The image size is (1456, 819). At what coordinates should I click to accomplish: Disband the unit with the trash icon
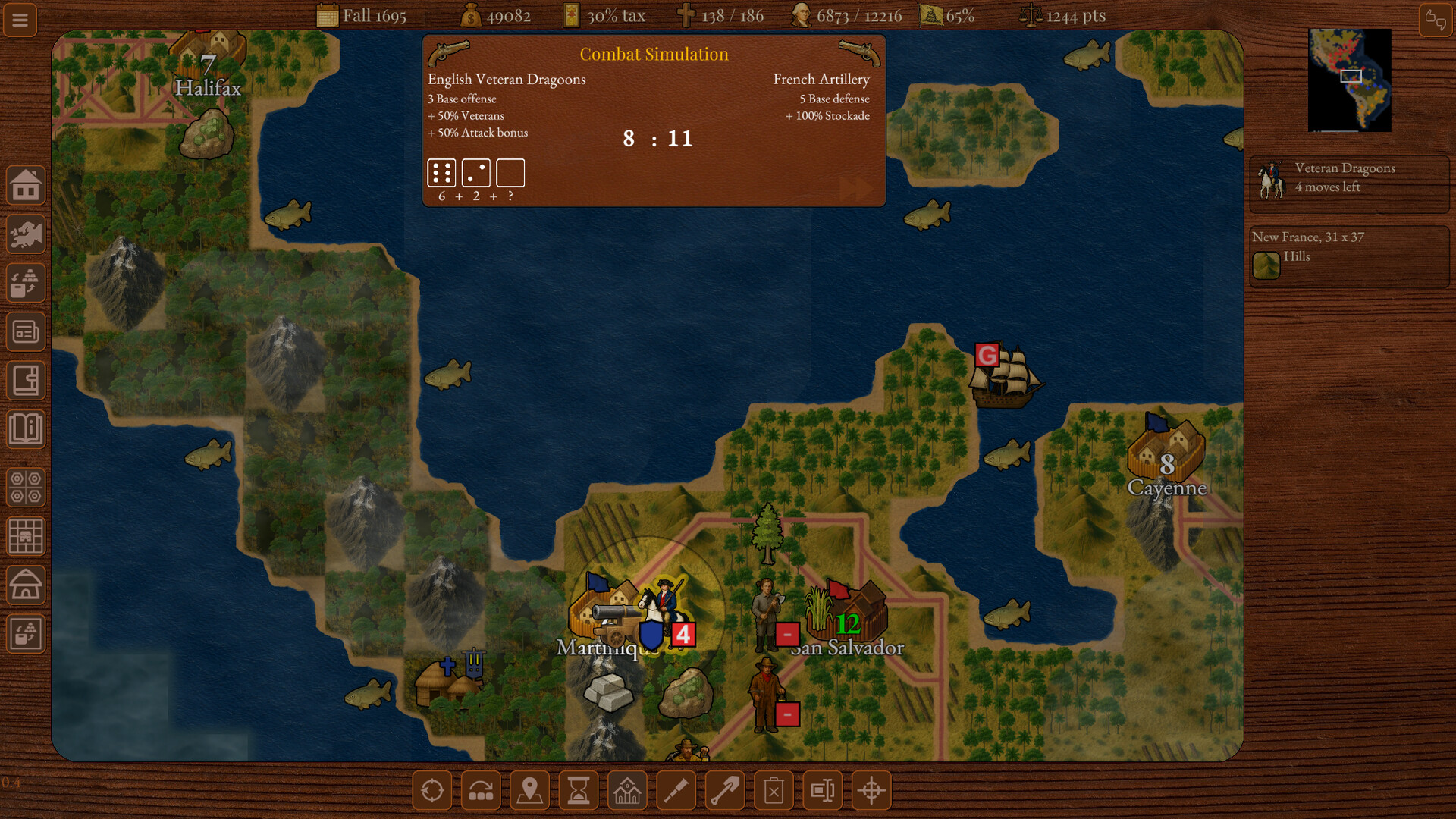point(773,789)
